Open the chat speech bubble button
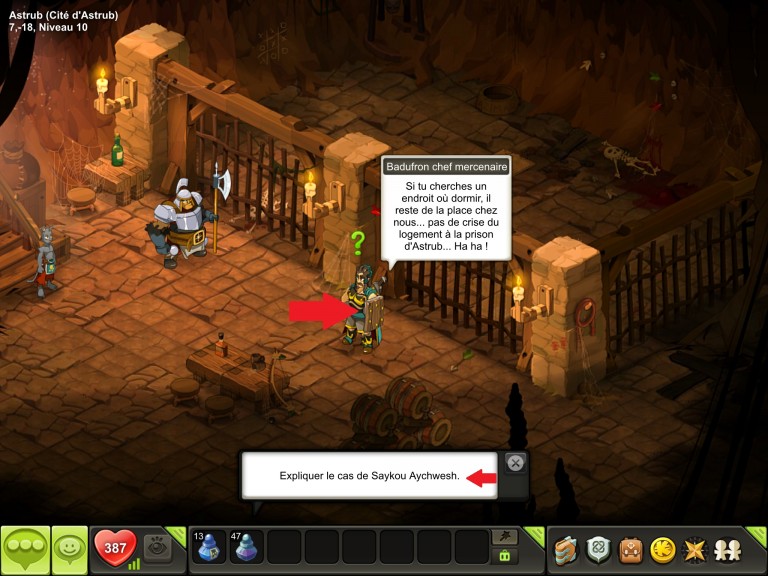The height and width of the screenshot is (576, 768). pyautogui.click(x=25, y=548)
